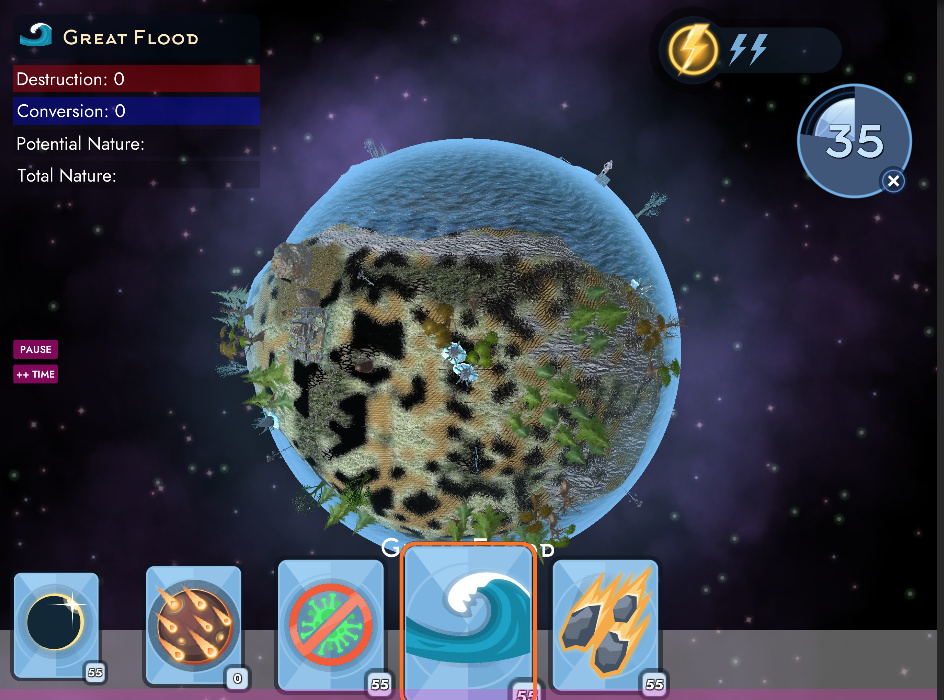Image resolution: width=944 pixels, height=700 pixels.
Task: Choose the meteor shower ability card
Action: click(x=194, y=626)
